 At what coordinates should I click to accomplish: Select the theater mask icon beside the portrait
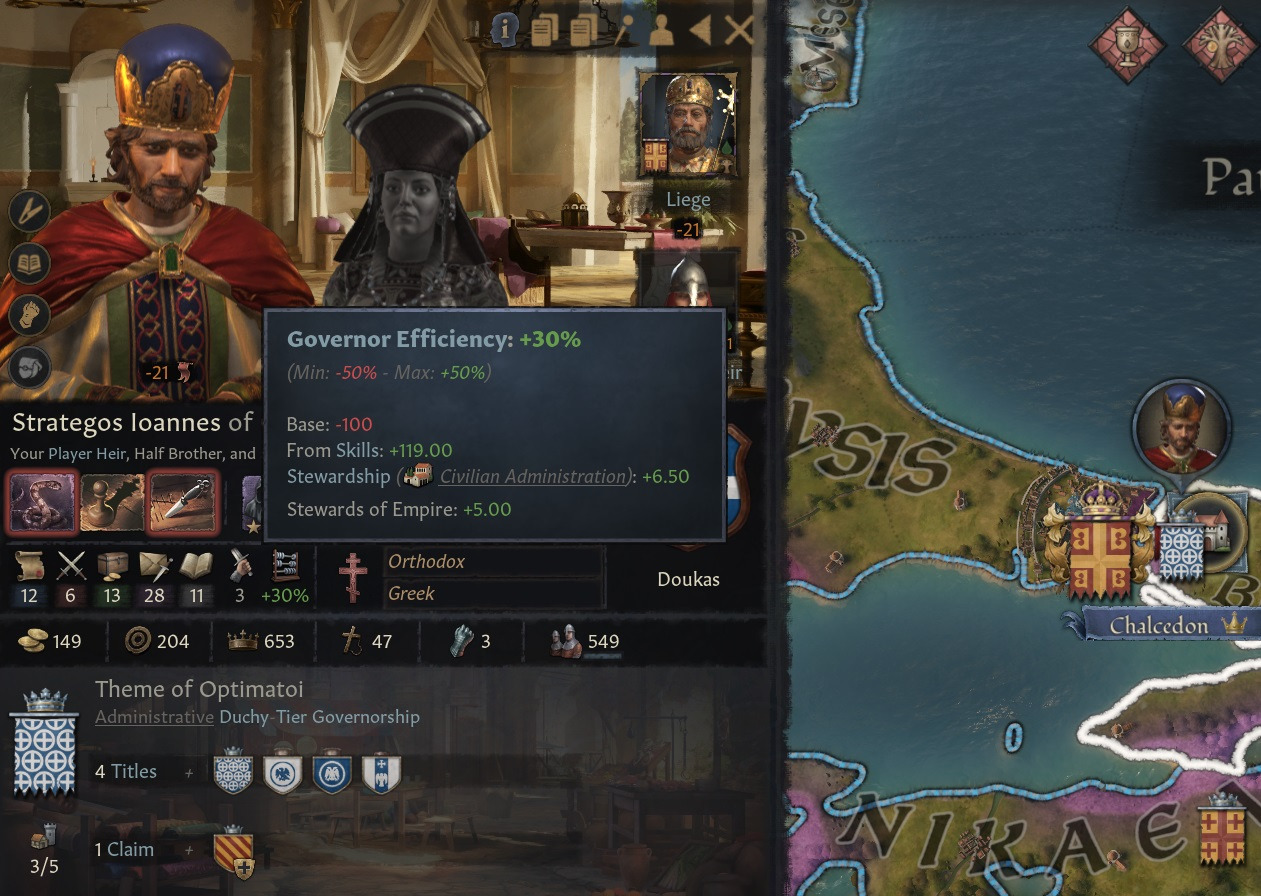[x=29, y=367]
